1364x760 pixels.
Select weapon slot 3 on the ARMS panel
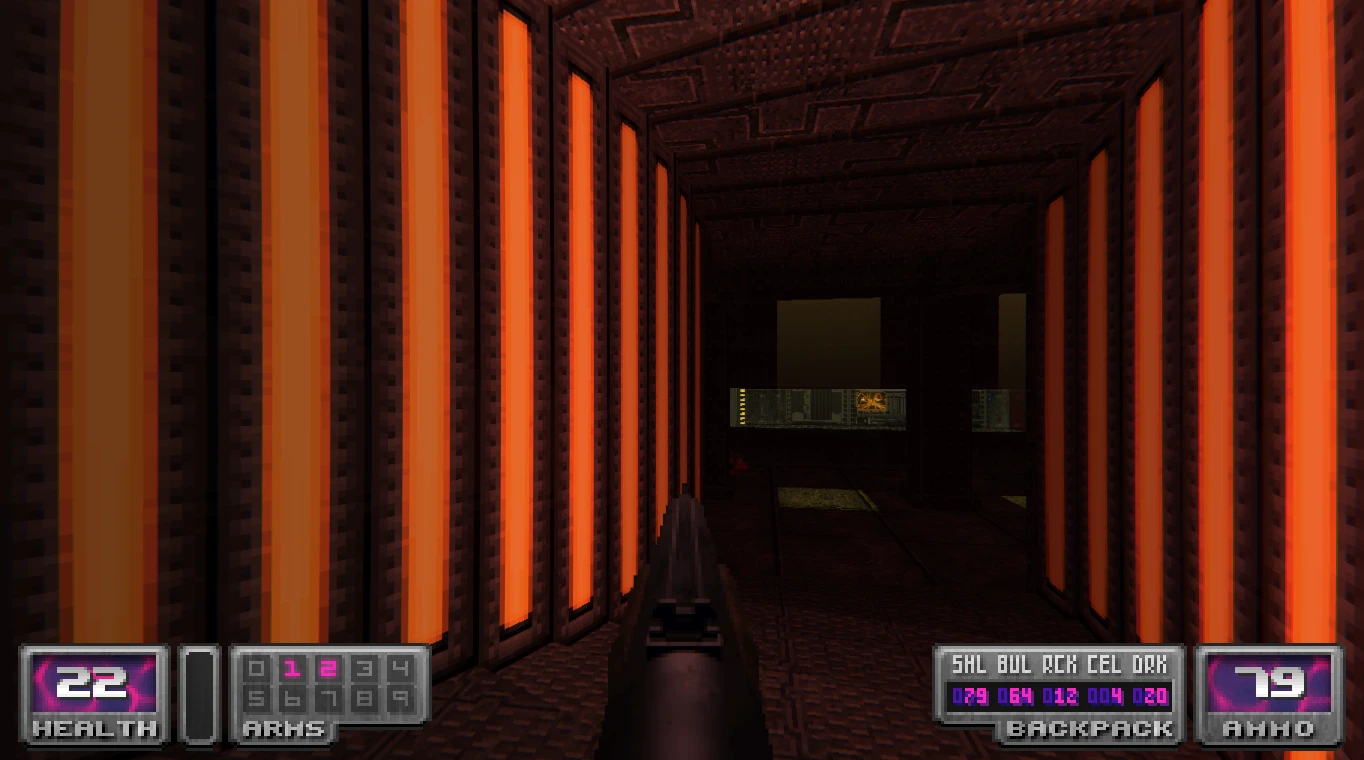pos(364,667)
